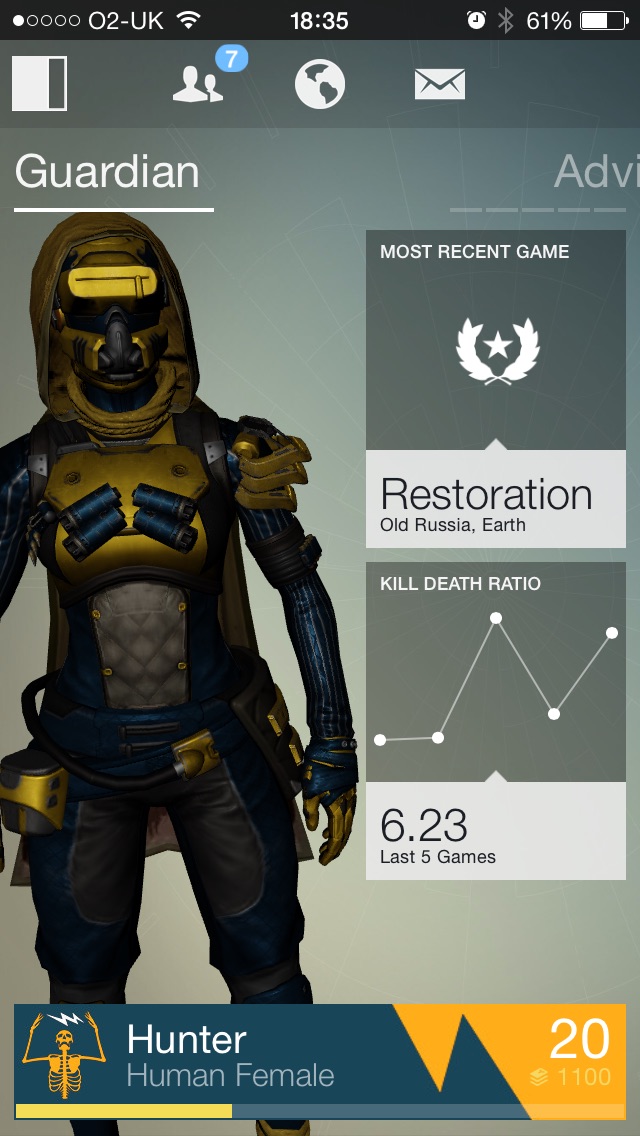This screenshot has width=640, height=1136.
Task: Open the side menu panel icon
Action: click(x=39, y=84)
